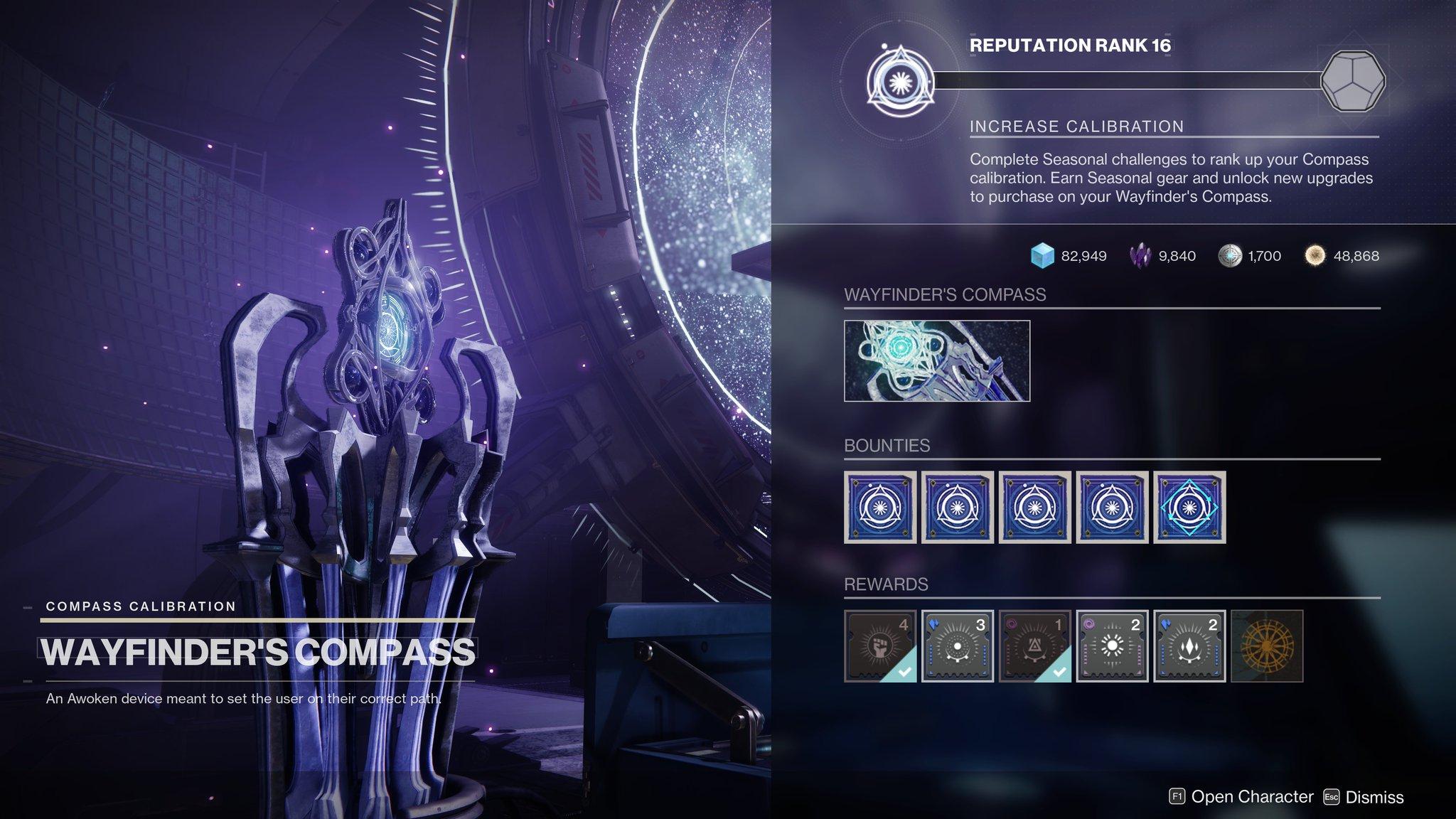Open the Wayfinder's Compass upgrade tile
This screenshot has width=1456, height=819.
click(x=936, y=361)
